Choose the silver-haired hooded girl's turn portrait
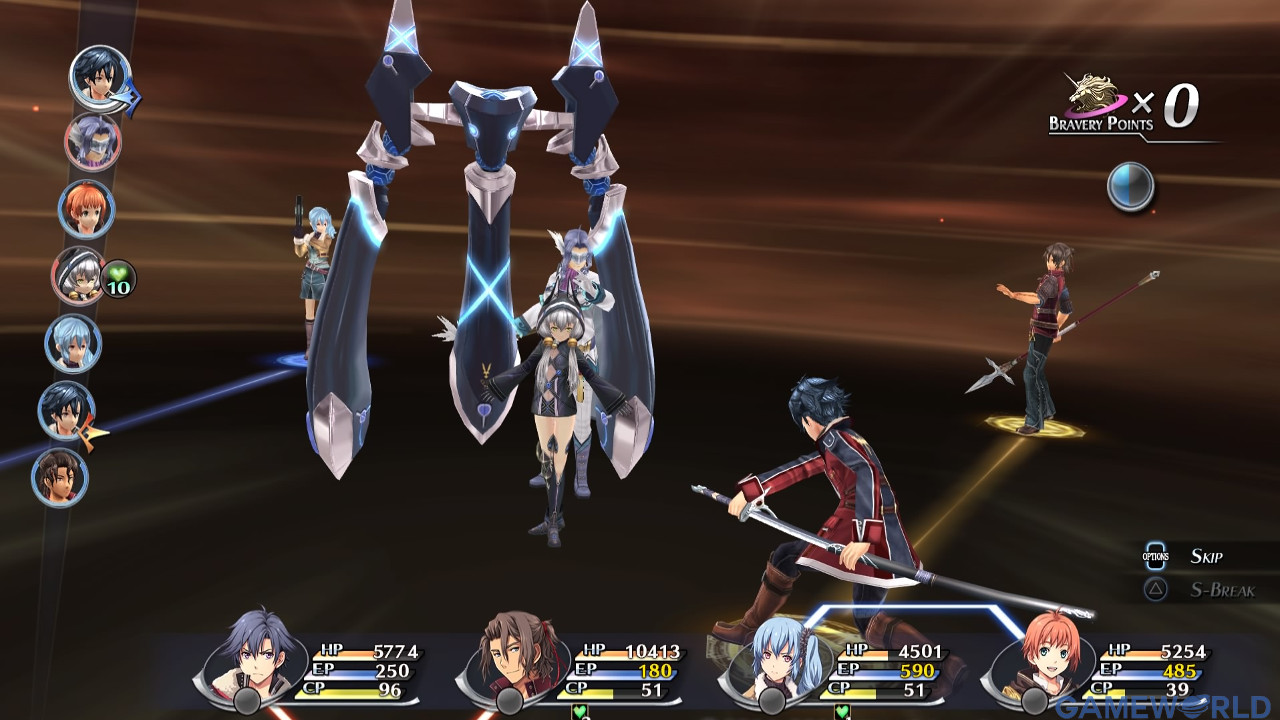Image resolution: width=1280 pixels, height=720 pixels. point(80,275)
